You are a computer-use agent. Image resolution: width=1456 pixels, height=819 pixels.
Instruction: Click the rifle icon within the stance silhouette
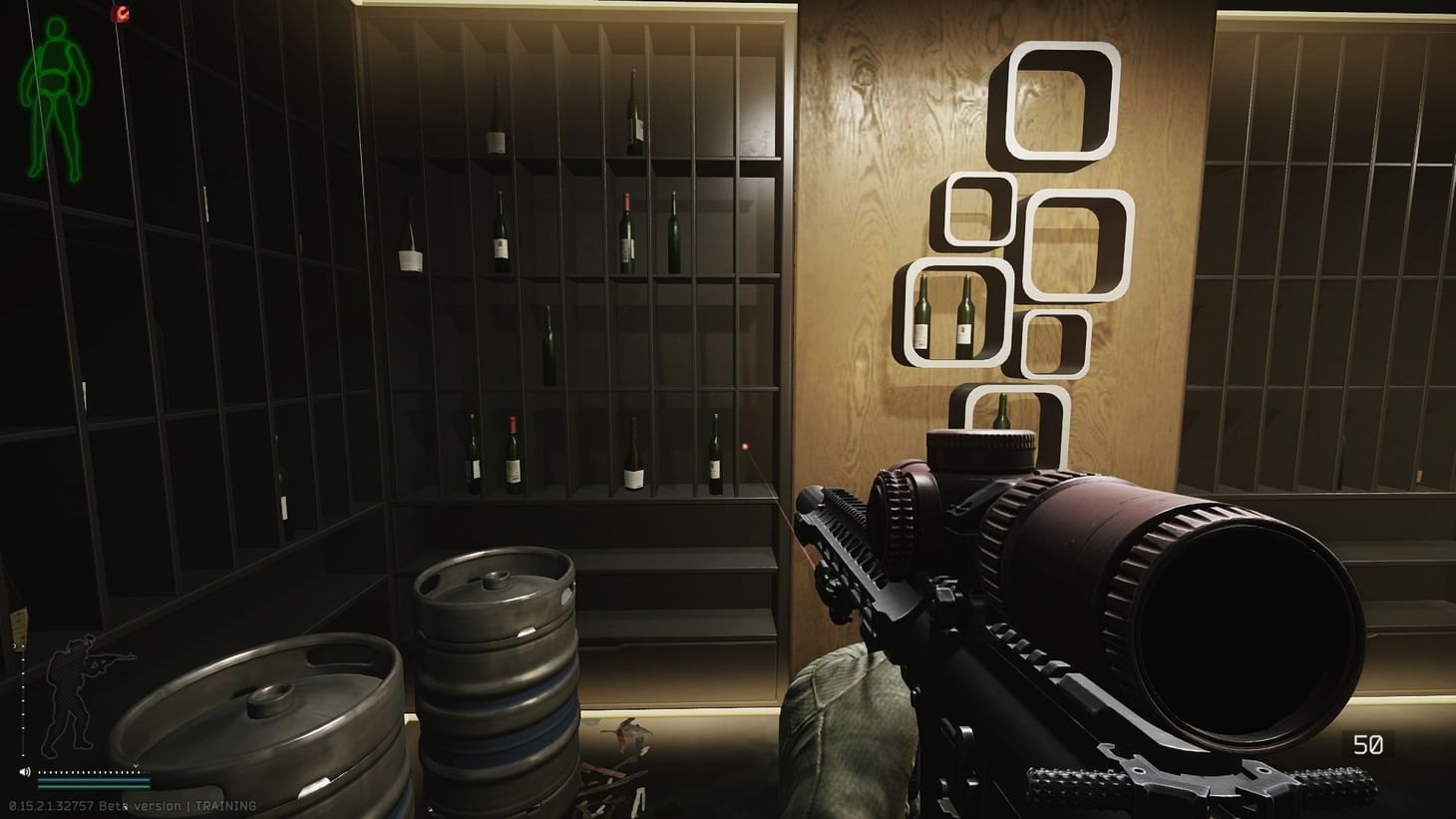coord(112,659)
